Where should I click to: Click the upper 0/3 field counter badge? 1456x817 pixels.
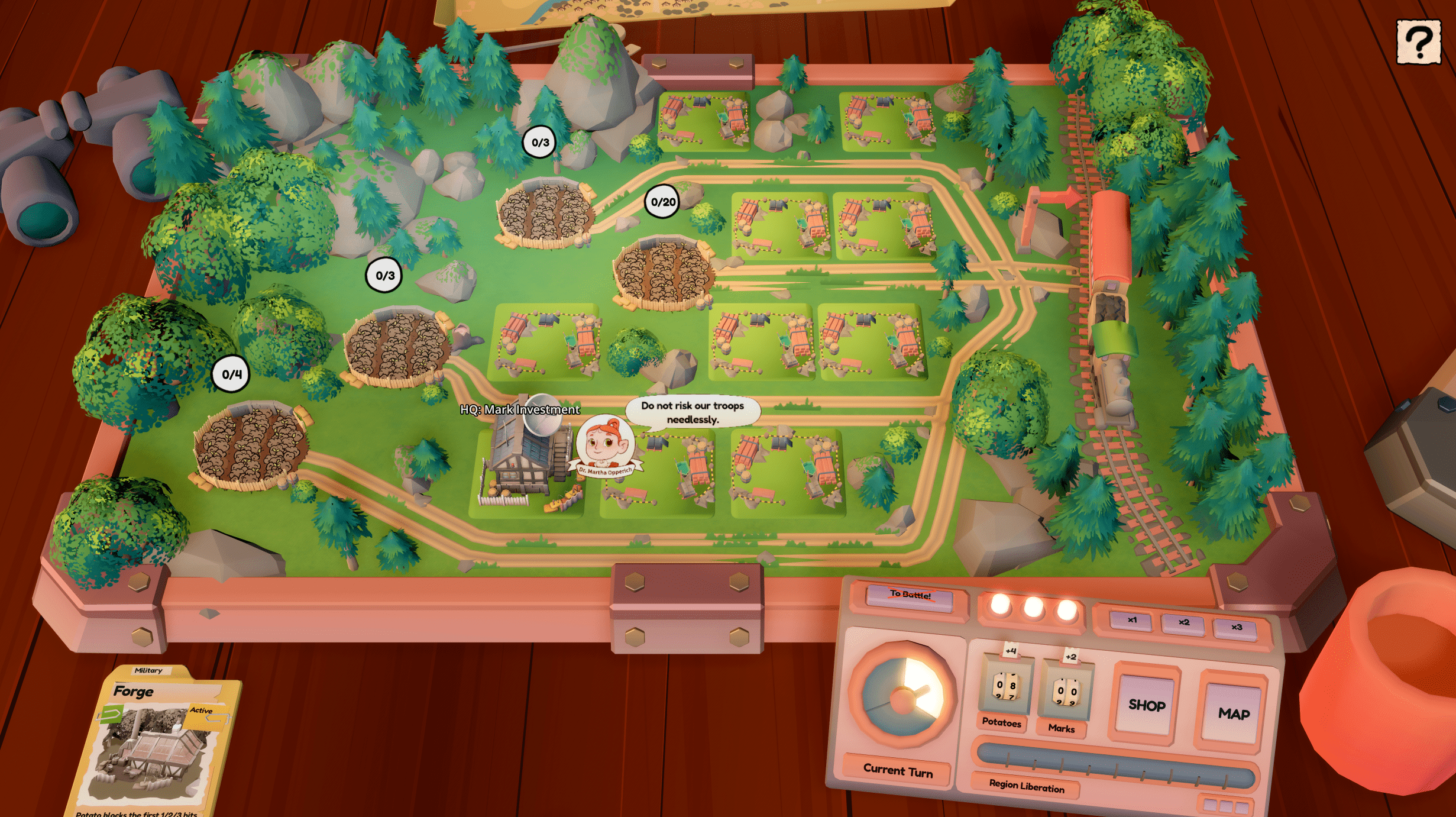point(539,142)
